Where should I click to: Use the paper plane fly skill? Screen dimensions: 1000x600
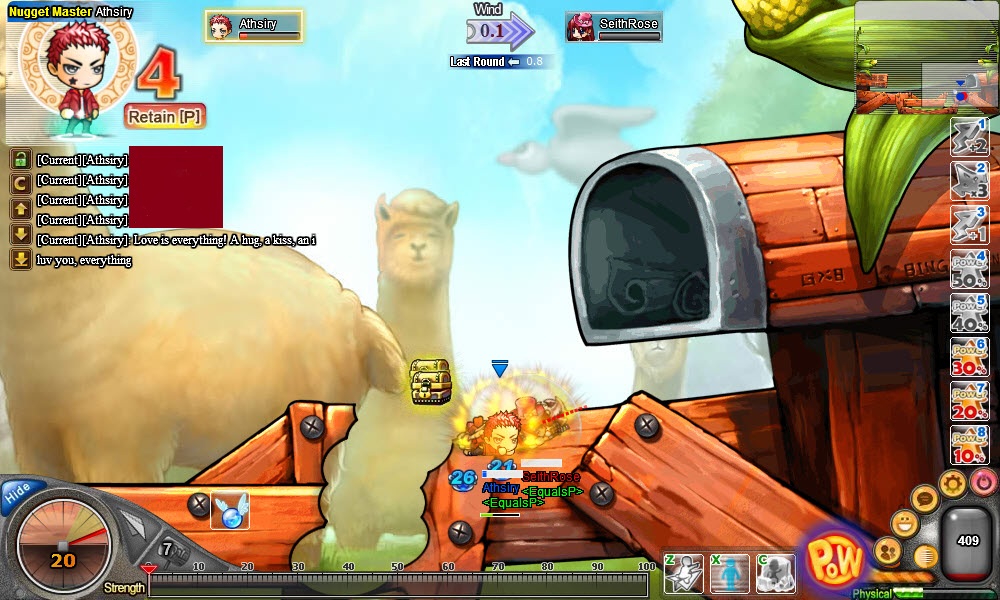click(684, 573)
